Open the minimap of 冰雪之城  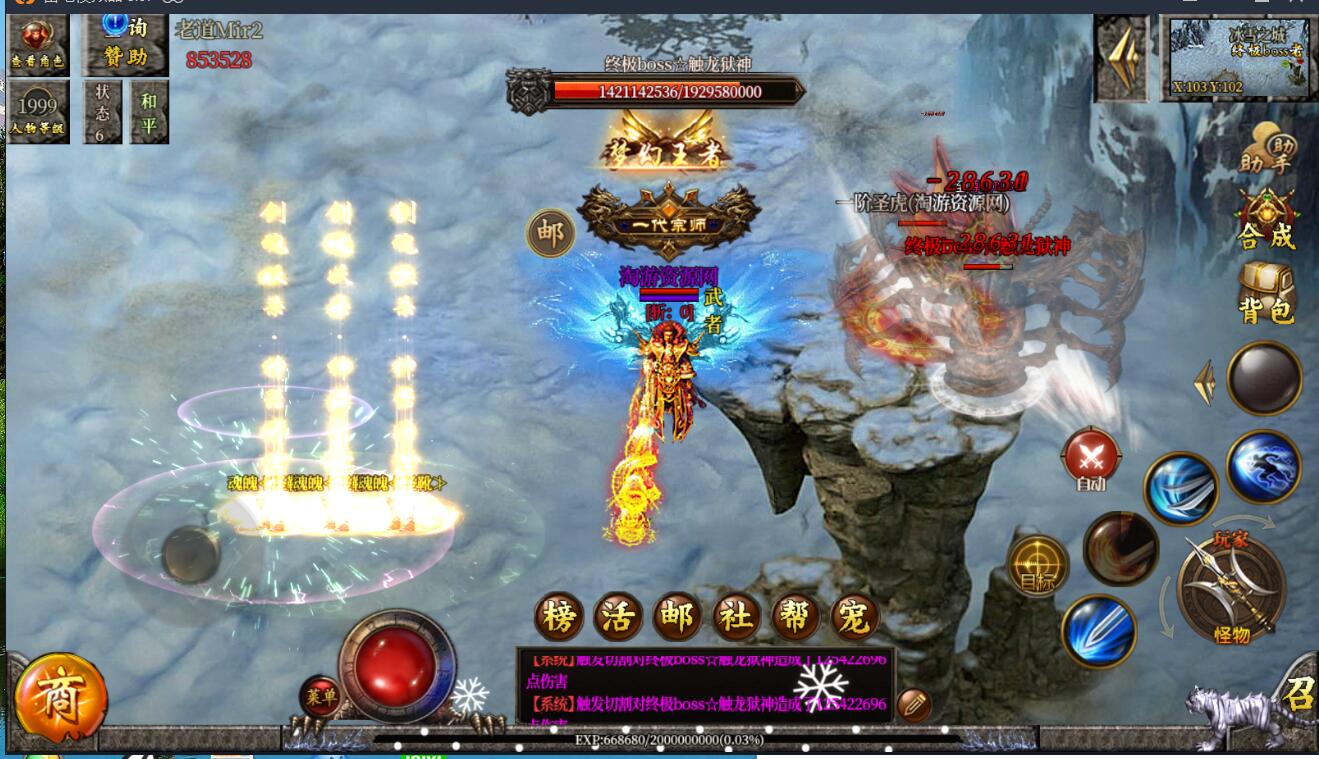click(1239, 58)
